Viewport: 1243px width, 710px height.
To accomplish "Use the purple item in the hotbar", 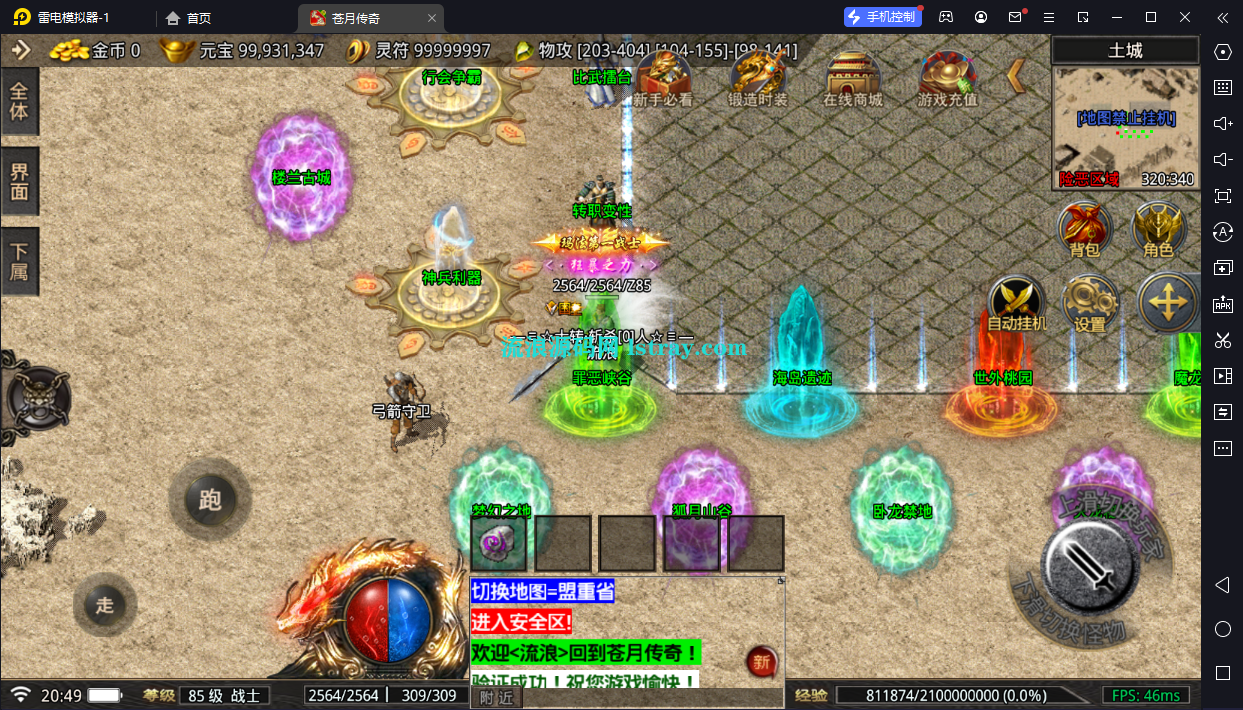I will tap(498, 544).
